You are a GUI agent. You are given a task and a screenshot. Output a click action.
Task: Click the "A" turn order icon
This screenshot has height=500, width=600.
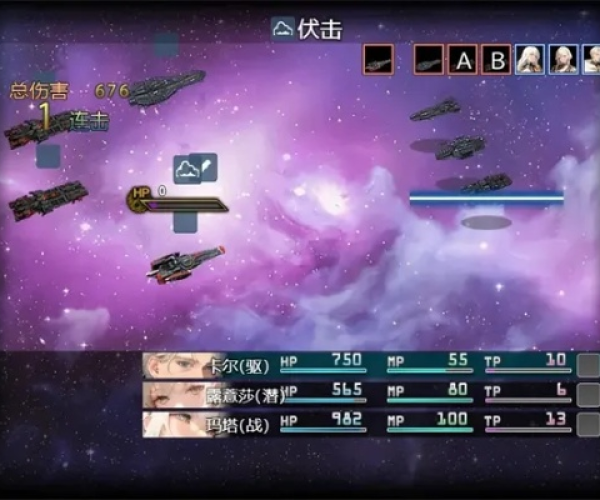(462, 60)
